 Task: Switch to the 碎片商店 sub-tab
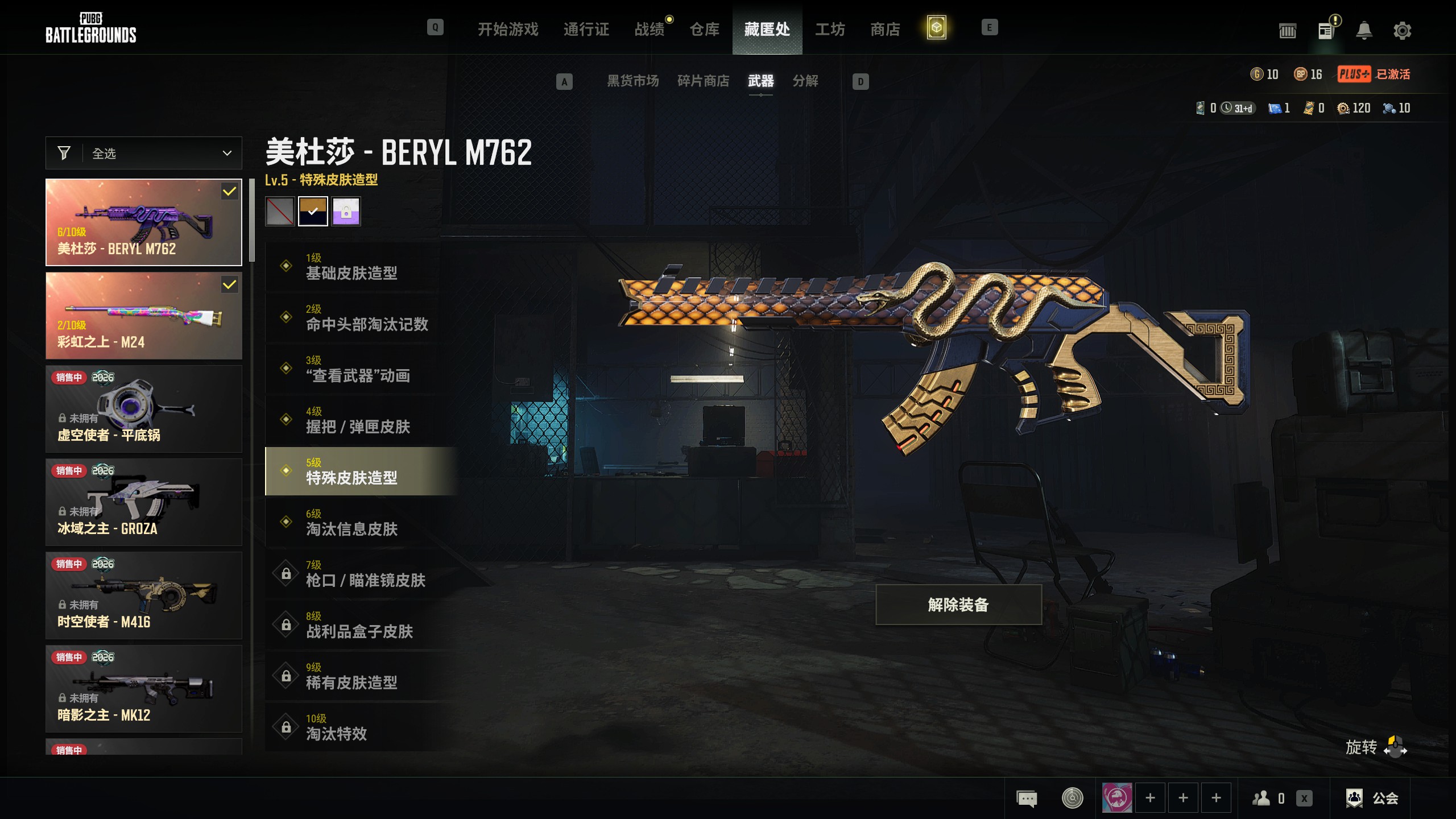(x=703, y=81)
